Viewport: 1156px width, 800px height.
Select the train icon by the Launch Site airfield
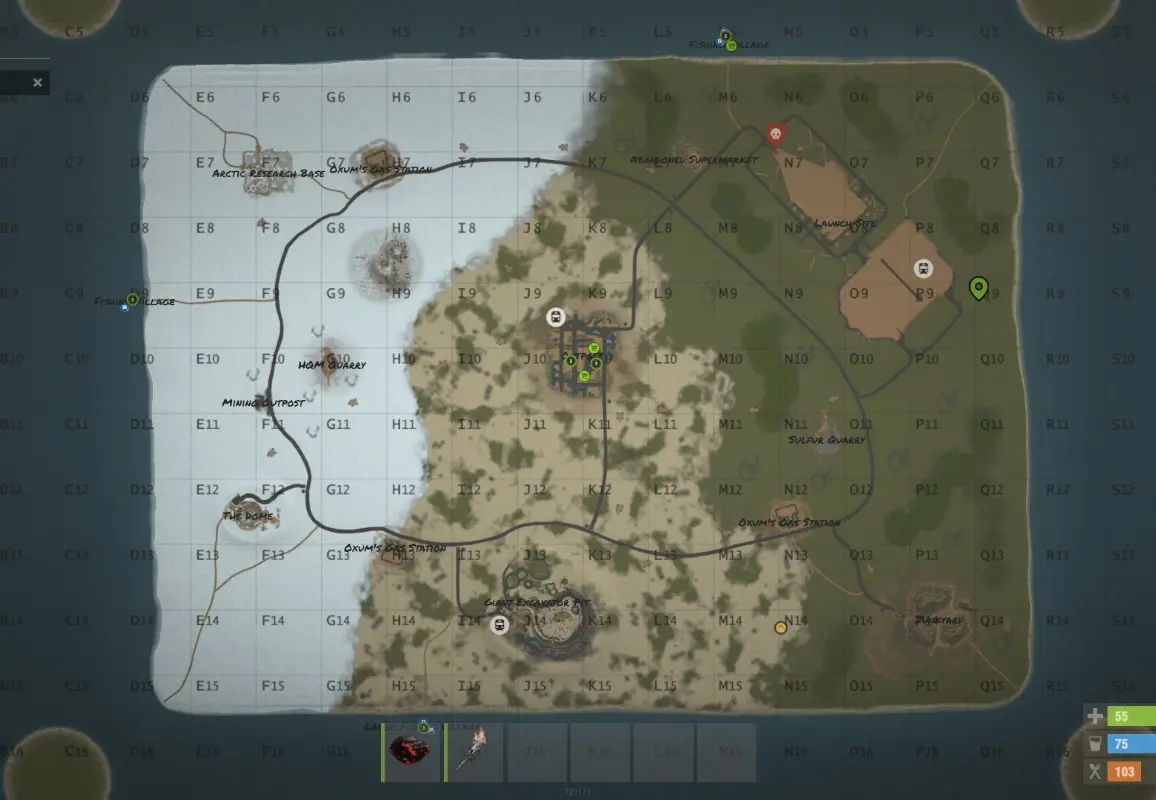[923, 268]
